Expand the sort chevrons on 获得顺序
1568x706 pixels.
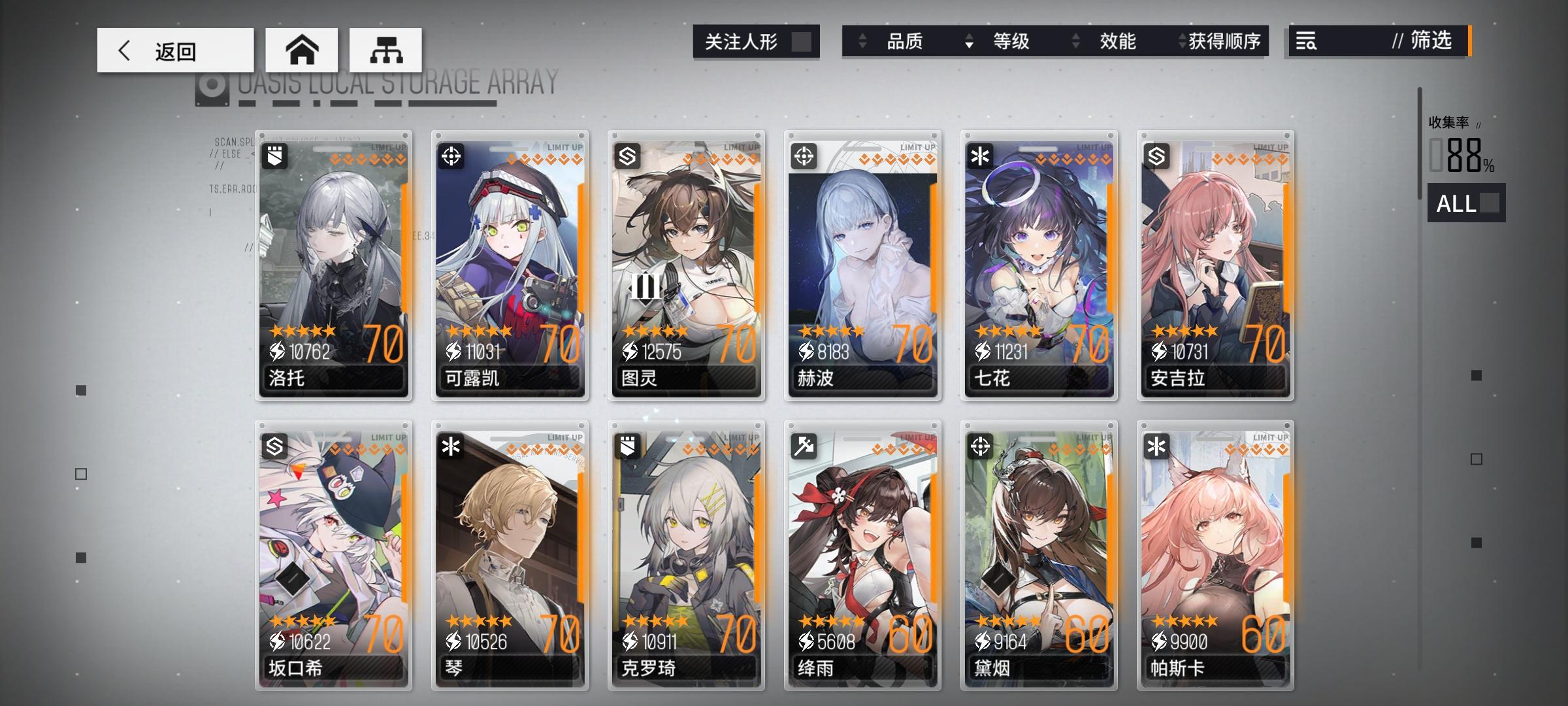coord(1181,42)
